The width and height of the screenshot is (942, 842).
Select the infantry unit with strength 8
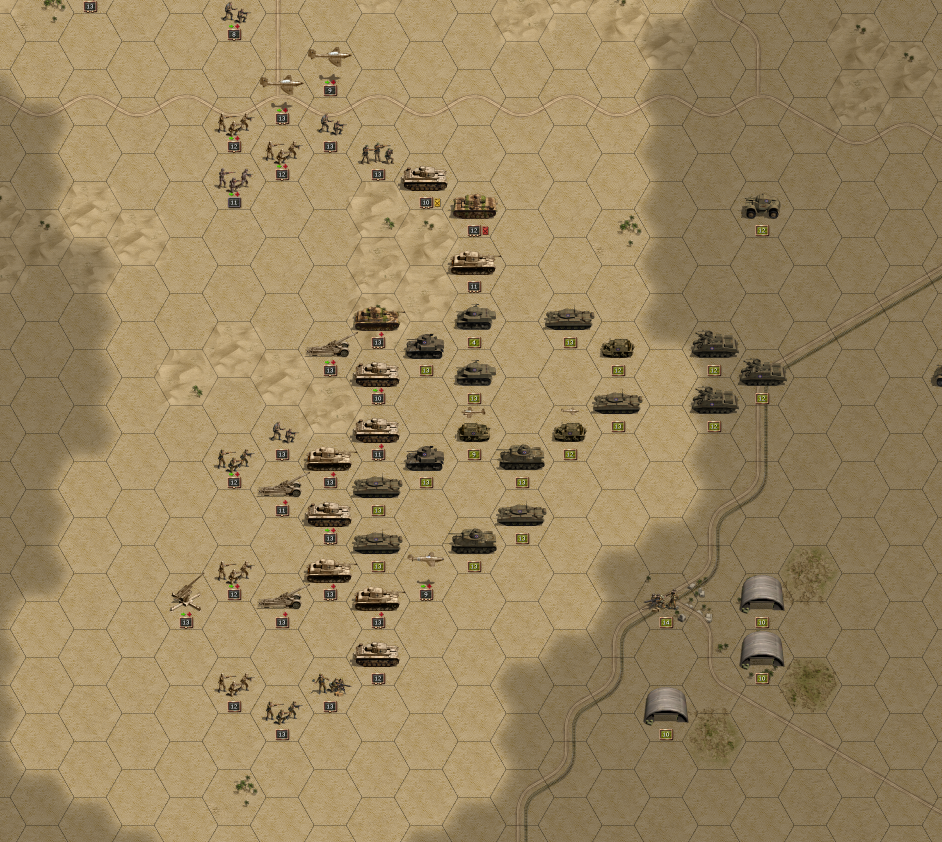click(x=235, y=14)
